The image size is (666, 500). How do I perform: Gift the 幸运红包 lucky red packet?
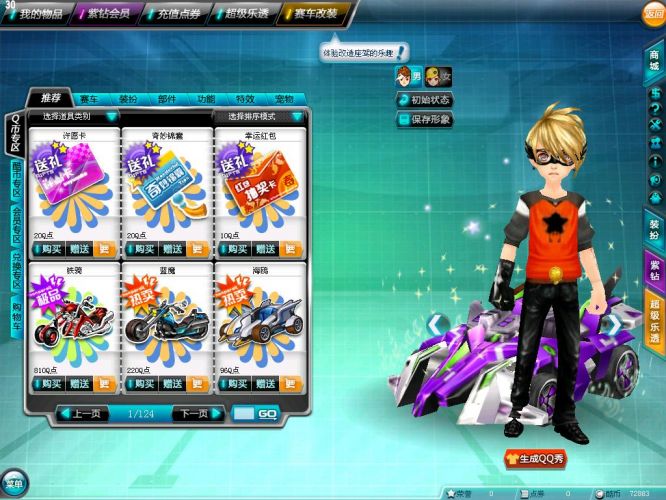pos(264,249)
